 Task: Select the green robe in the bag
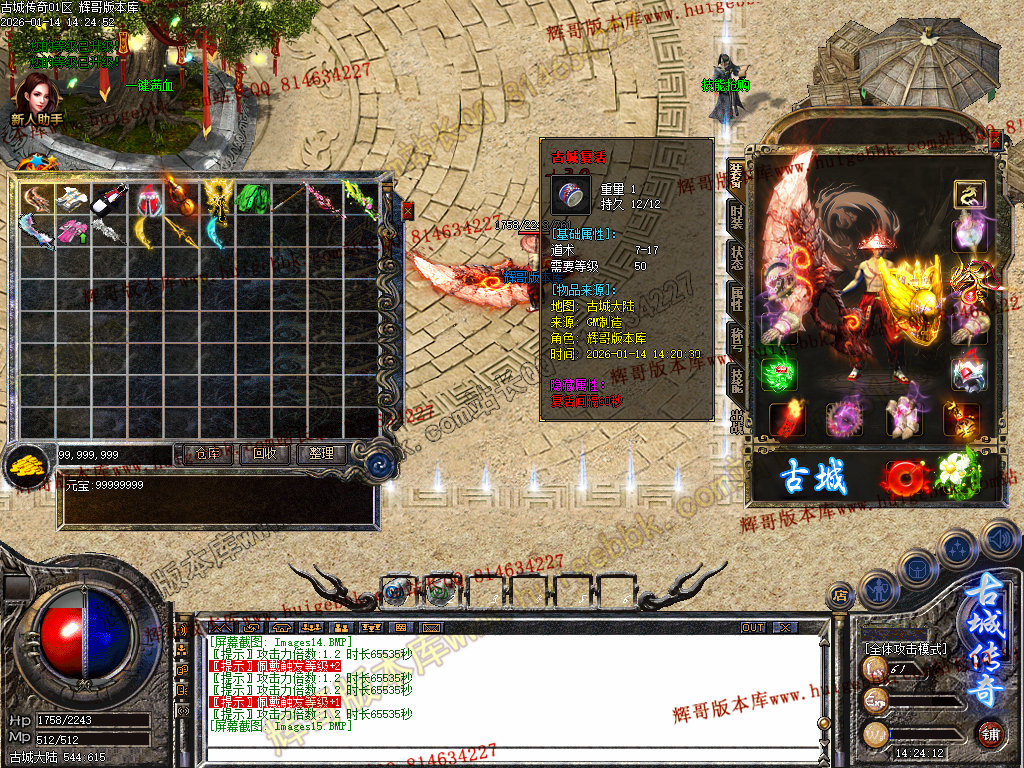(x=253, y=198)
